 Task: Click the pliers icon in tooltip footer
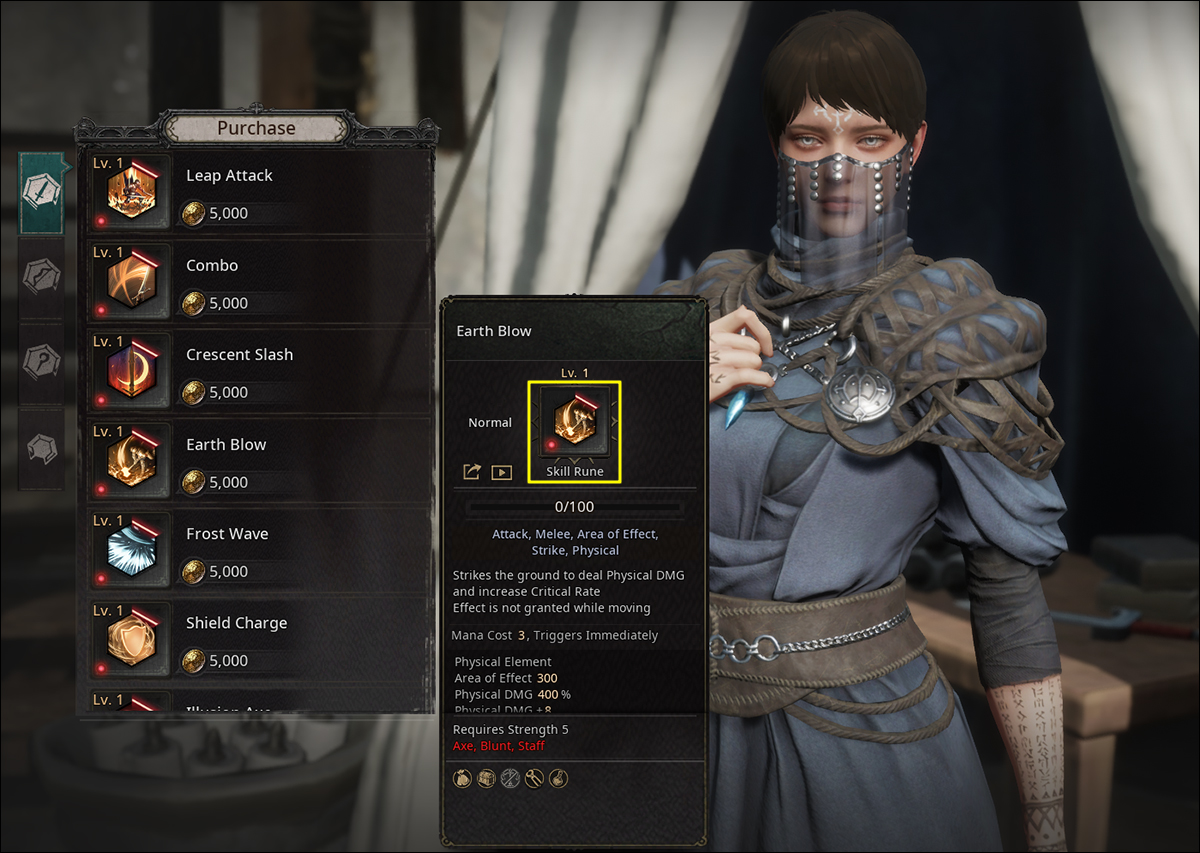click(535, 778)
